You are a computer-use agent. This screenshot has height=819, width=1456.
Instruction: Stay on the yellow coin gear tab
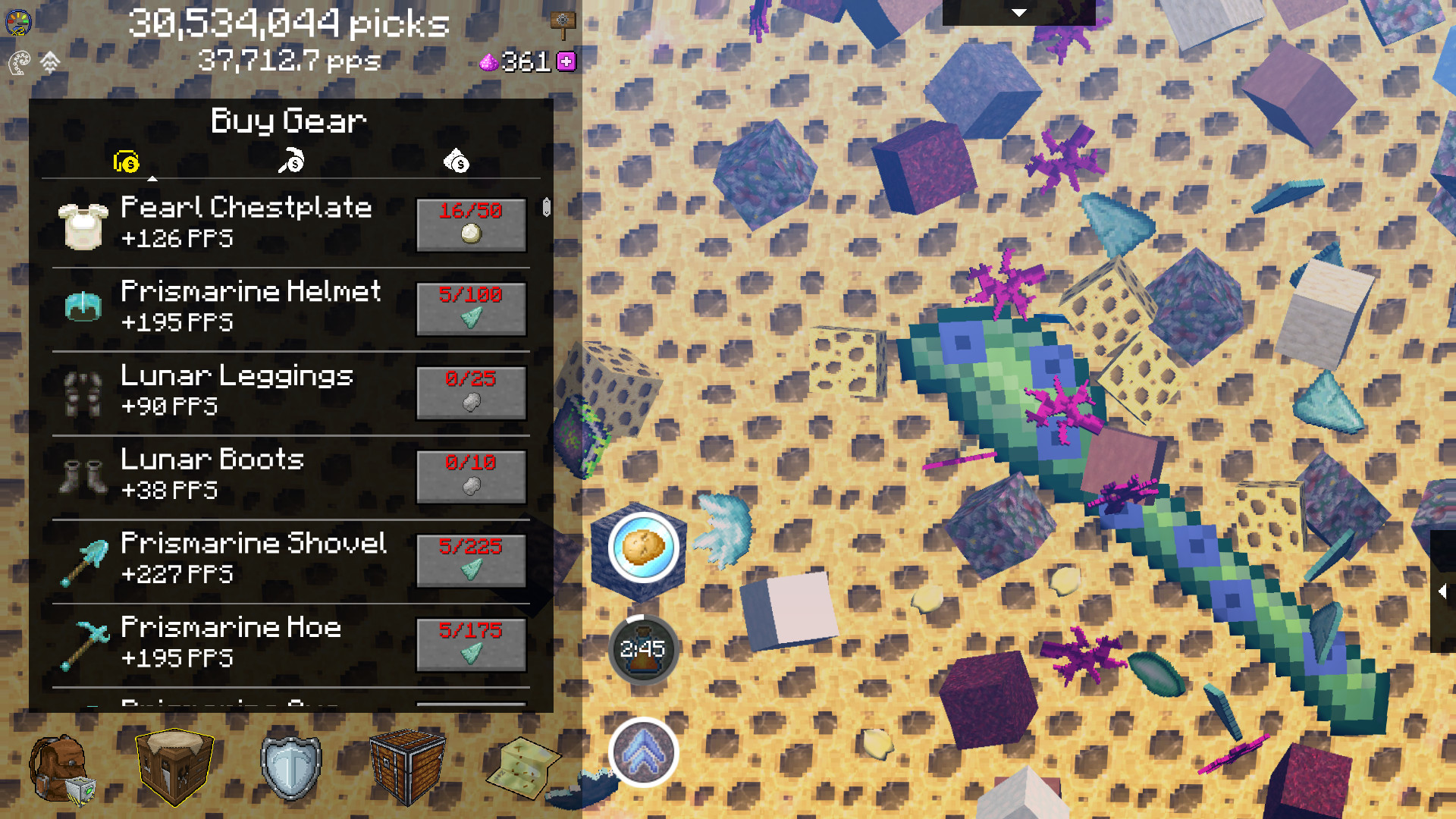point(125,162)
